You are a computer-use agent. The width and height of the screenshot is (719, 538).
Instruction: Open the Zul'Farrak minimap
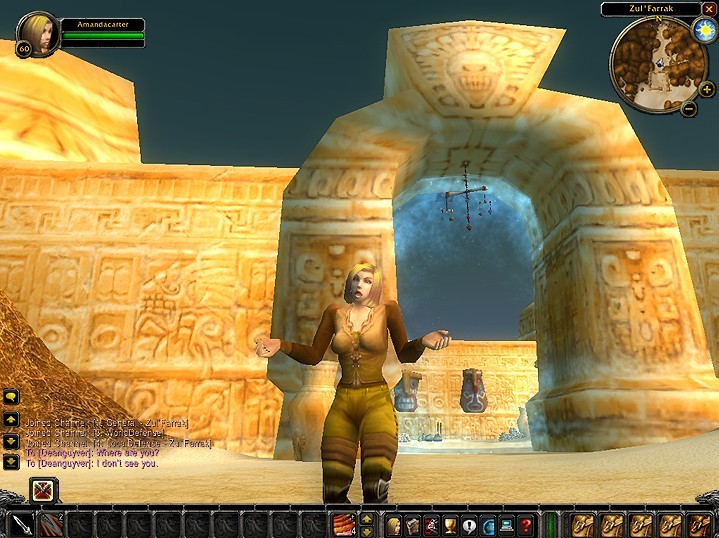coord(658,63)
